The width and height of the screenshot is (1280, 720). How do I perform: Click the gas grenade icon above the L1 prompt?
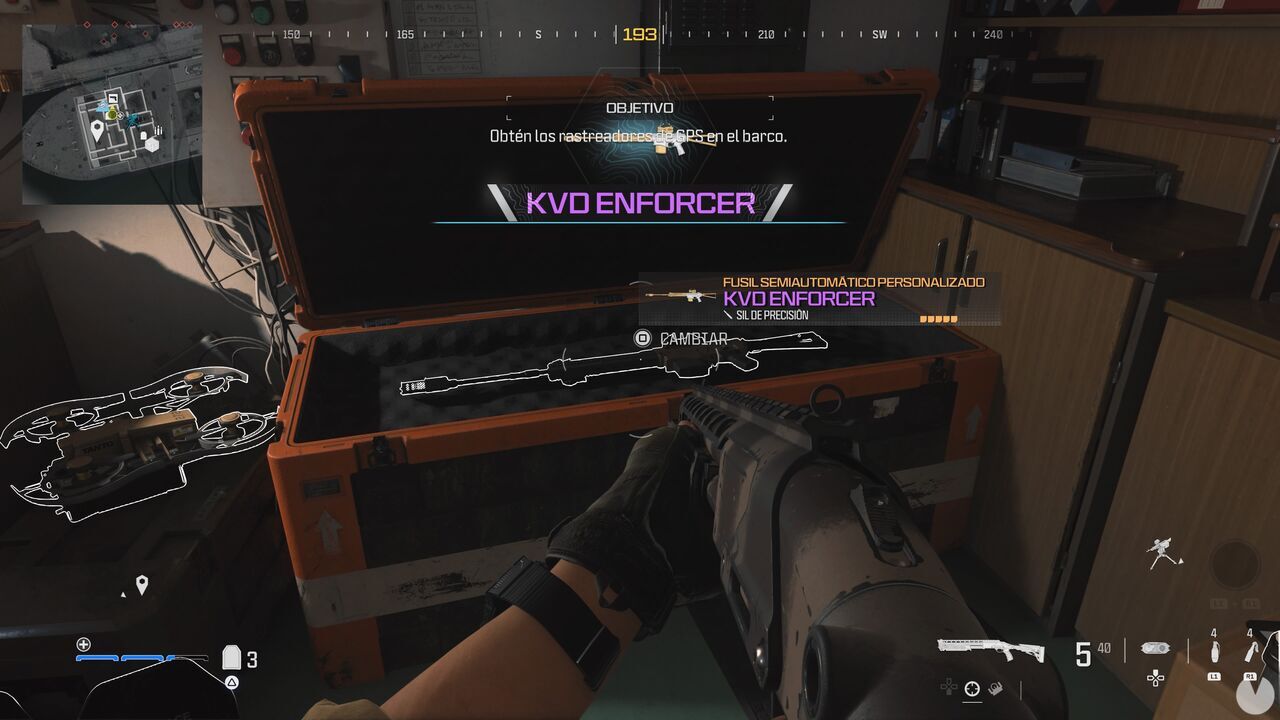tap(1216, 652)
